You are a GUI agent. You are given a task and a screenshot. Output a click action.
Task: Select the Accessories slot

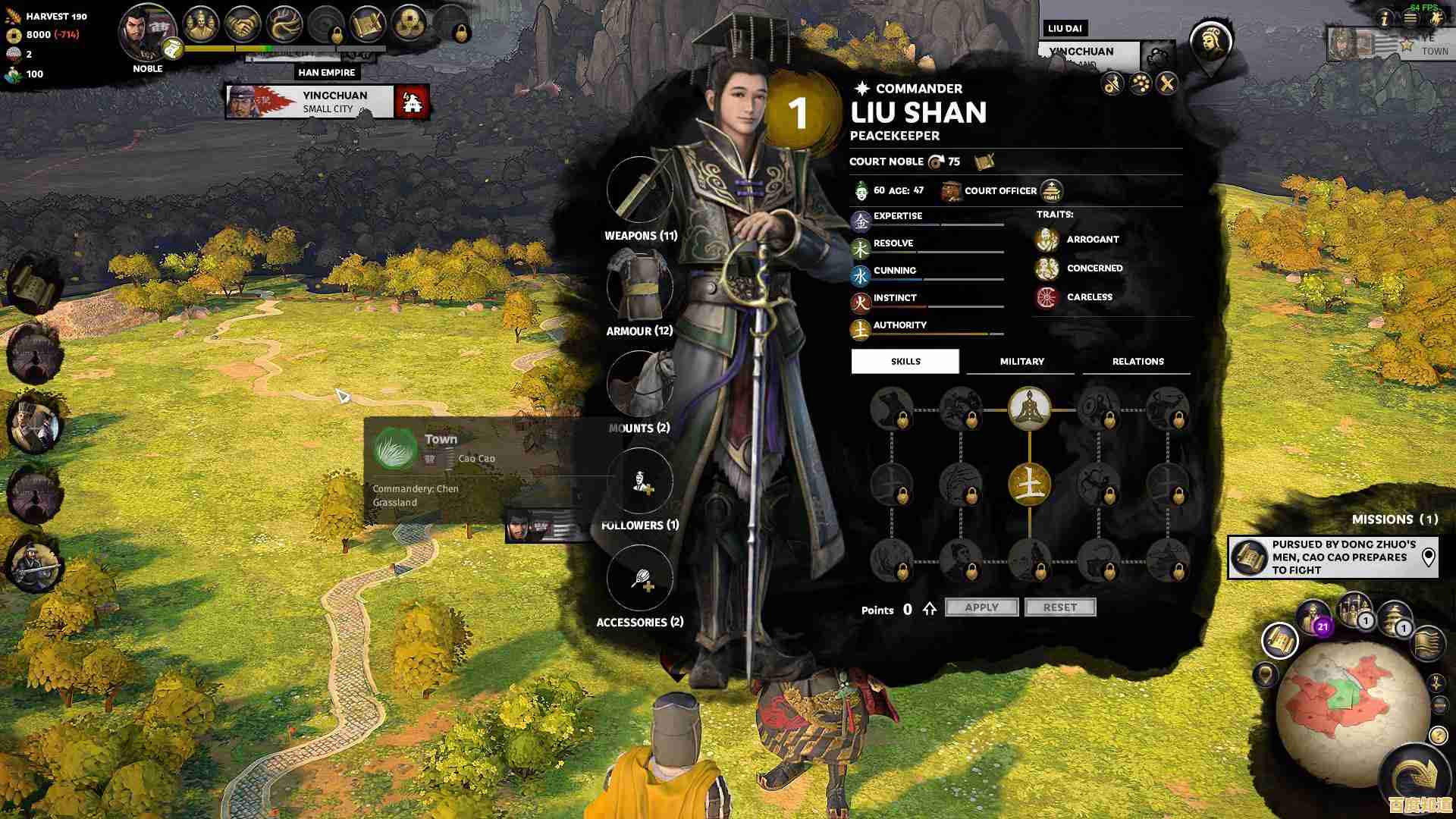click(x=640, y=579)
